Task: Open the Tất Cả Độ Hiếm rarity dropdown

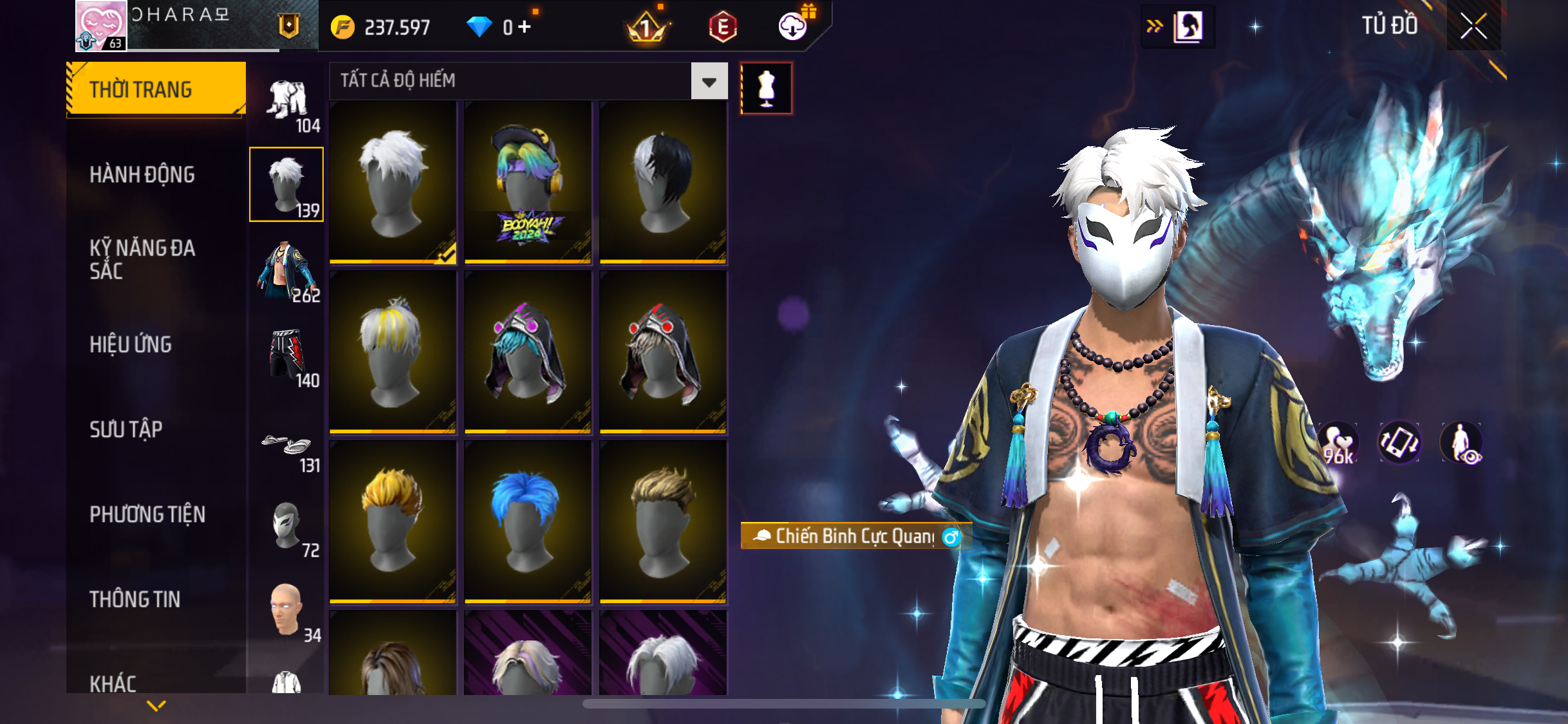Action: point(709,81)
